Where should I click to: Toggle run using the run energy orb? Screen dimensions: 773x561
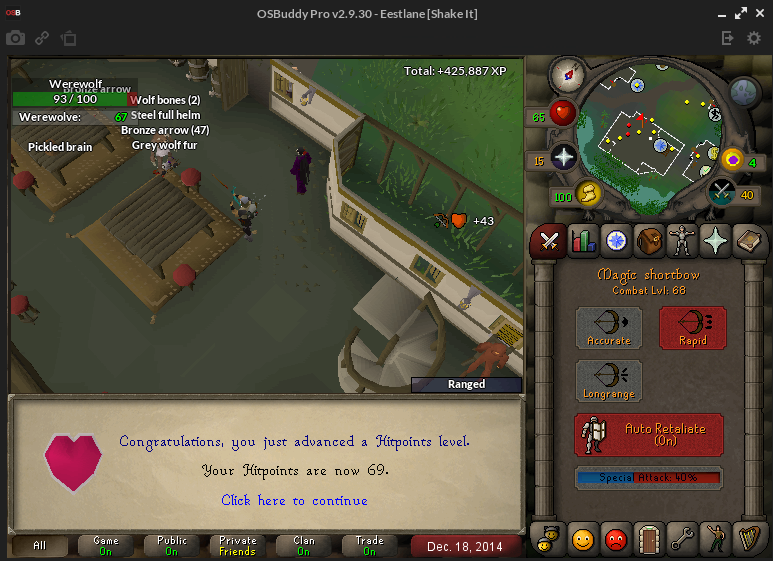coord(587,193)
